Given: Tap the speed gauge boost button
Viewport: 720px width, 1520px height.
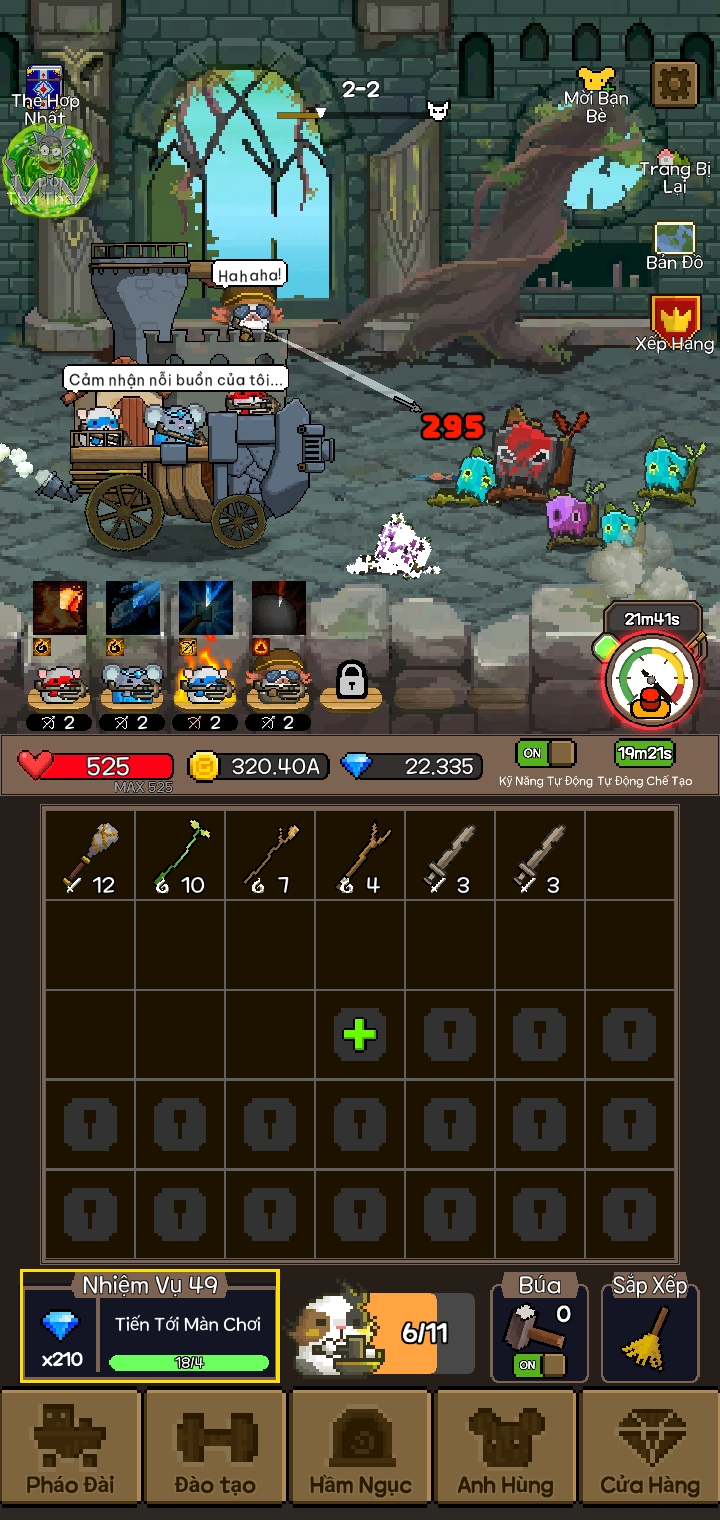Looking at the screenshot, I should (x=652, y=681).
